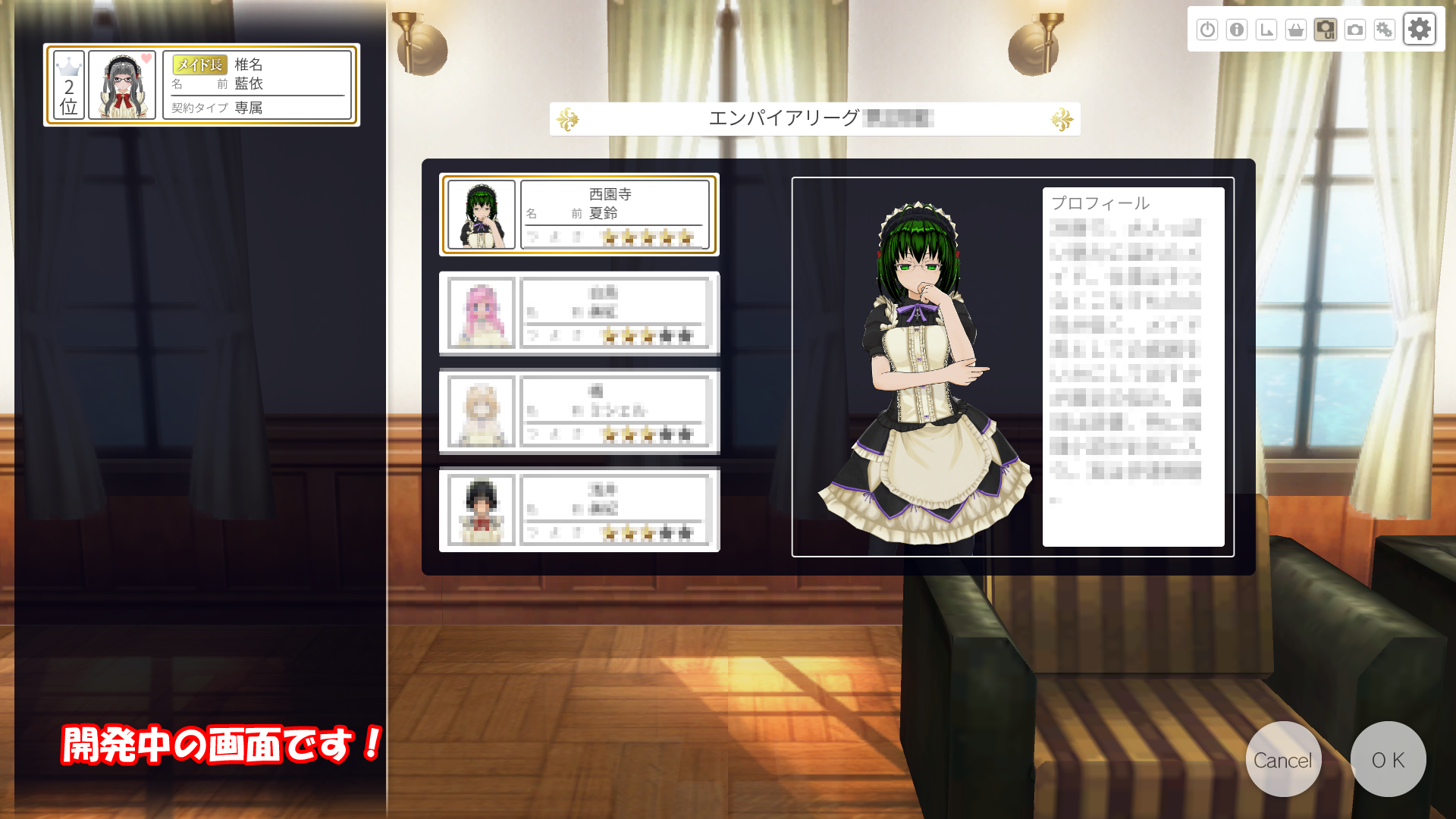Toggle the camera UI screenshot mode

point(1326,30)
